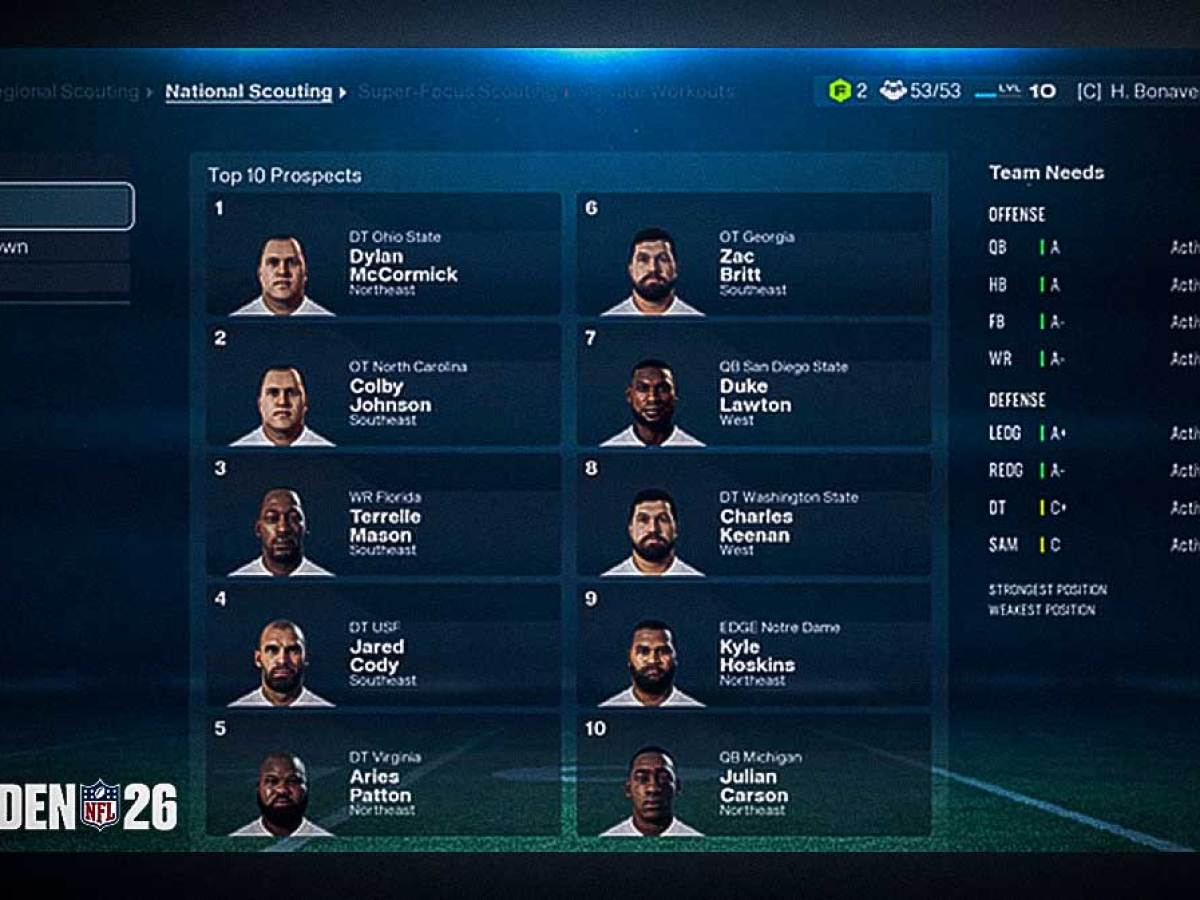The image size is (1200, 900).
Task: Open Kyle Hoskins' prospect card
Action: click(754, 645)
